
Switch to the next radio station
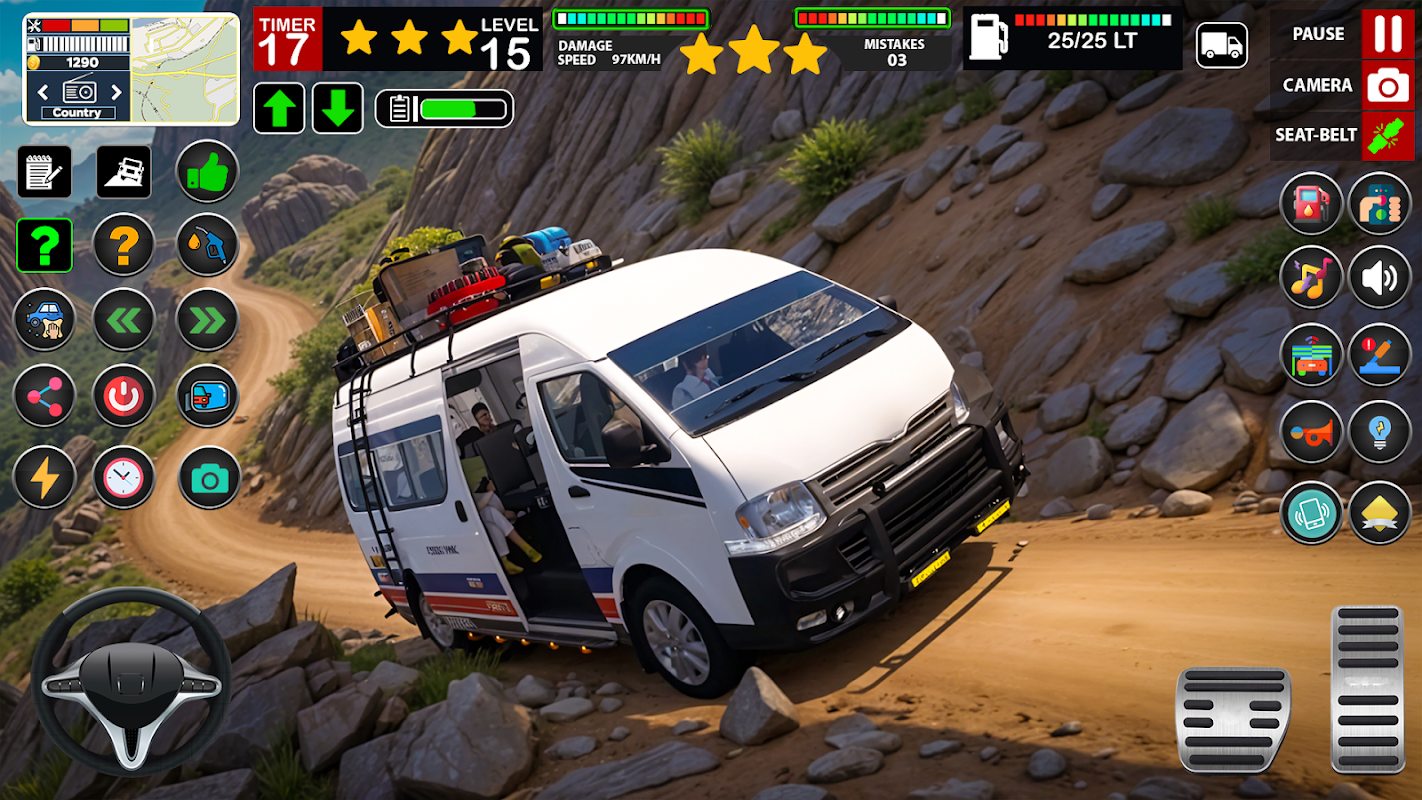pyautogui.click(x=116, y=92)
